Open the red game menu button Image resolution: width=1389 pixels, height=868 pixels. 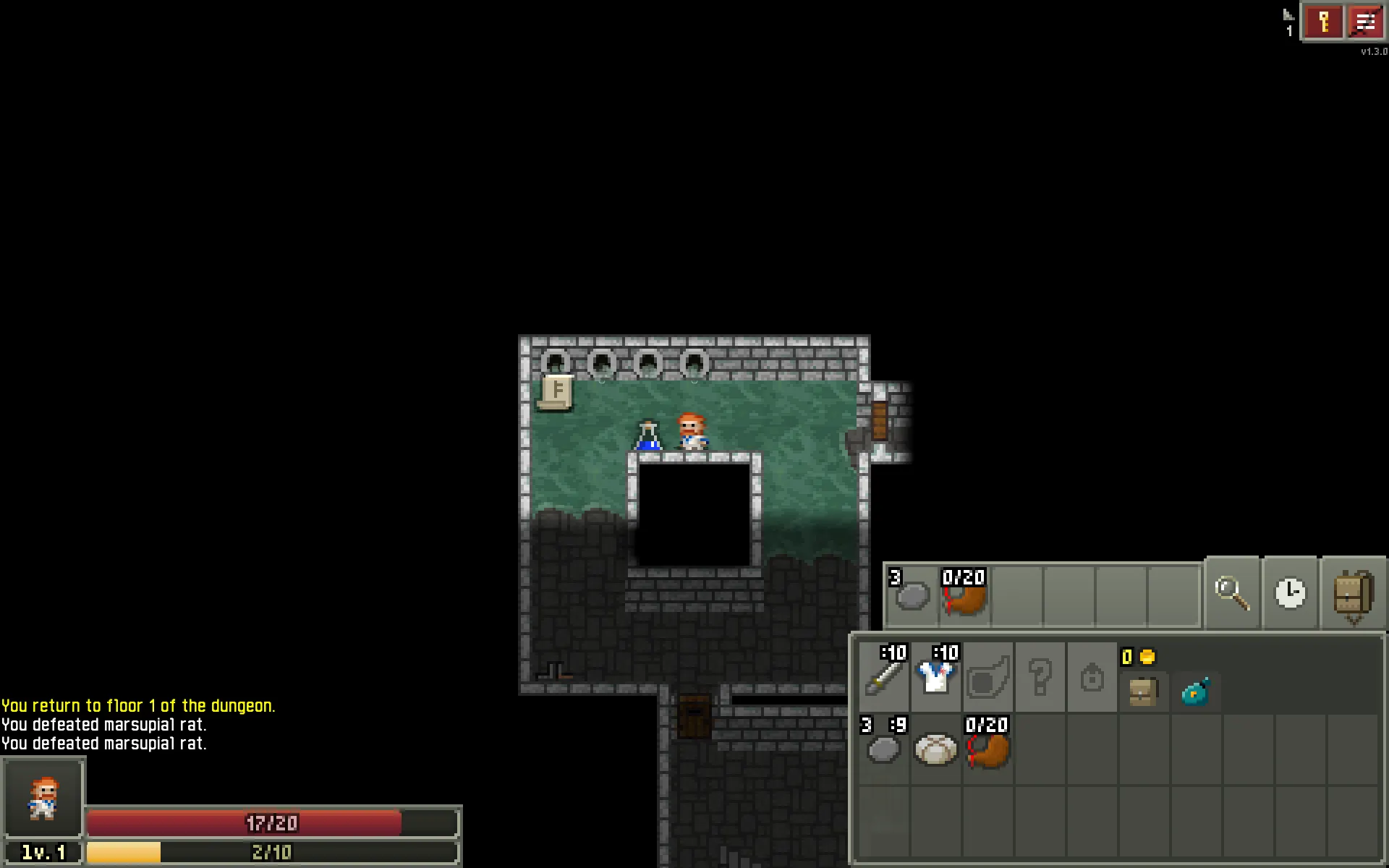tap(1364, 22)
